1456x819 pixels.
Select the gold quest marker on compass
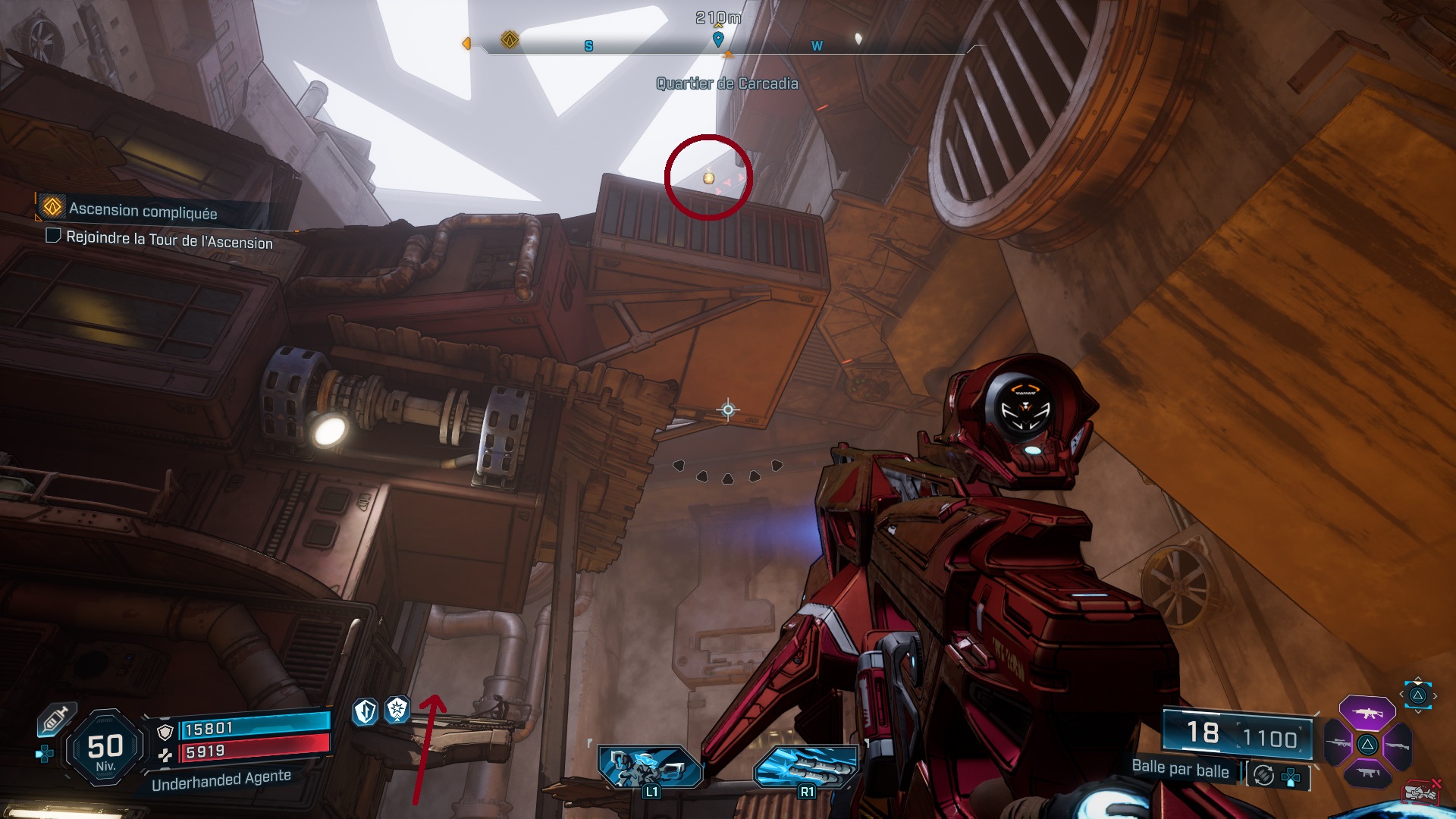[x=510, y=39]
